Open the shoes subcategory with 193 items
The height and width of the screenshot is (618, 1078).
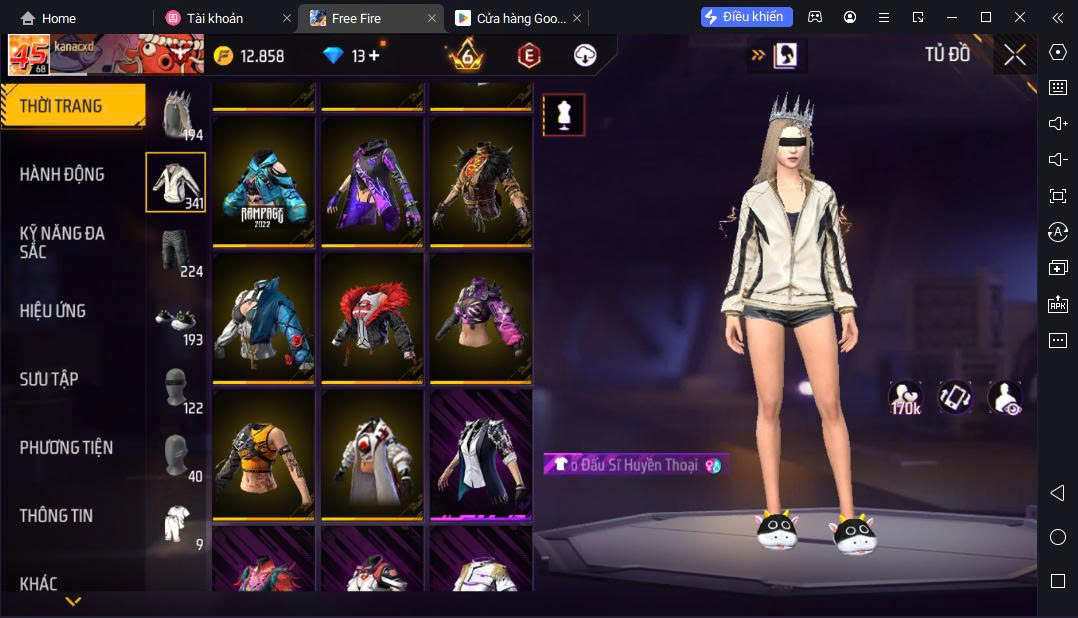pyautogui.click(x=176, y=319)
